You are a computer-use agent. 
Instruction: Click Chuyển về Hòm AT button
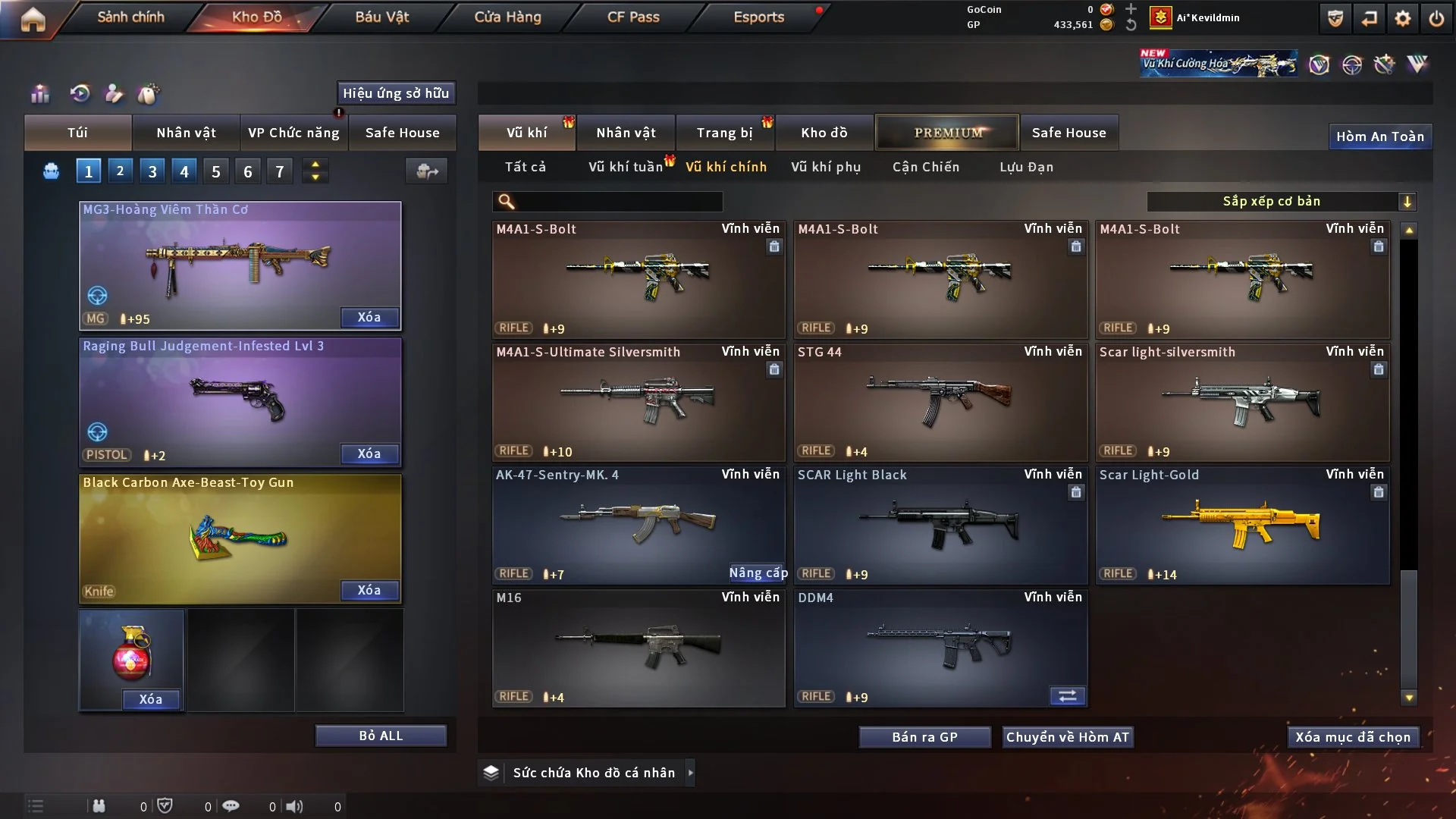click(1067, 737)
